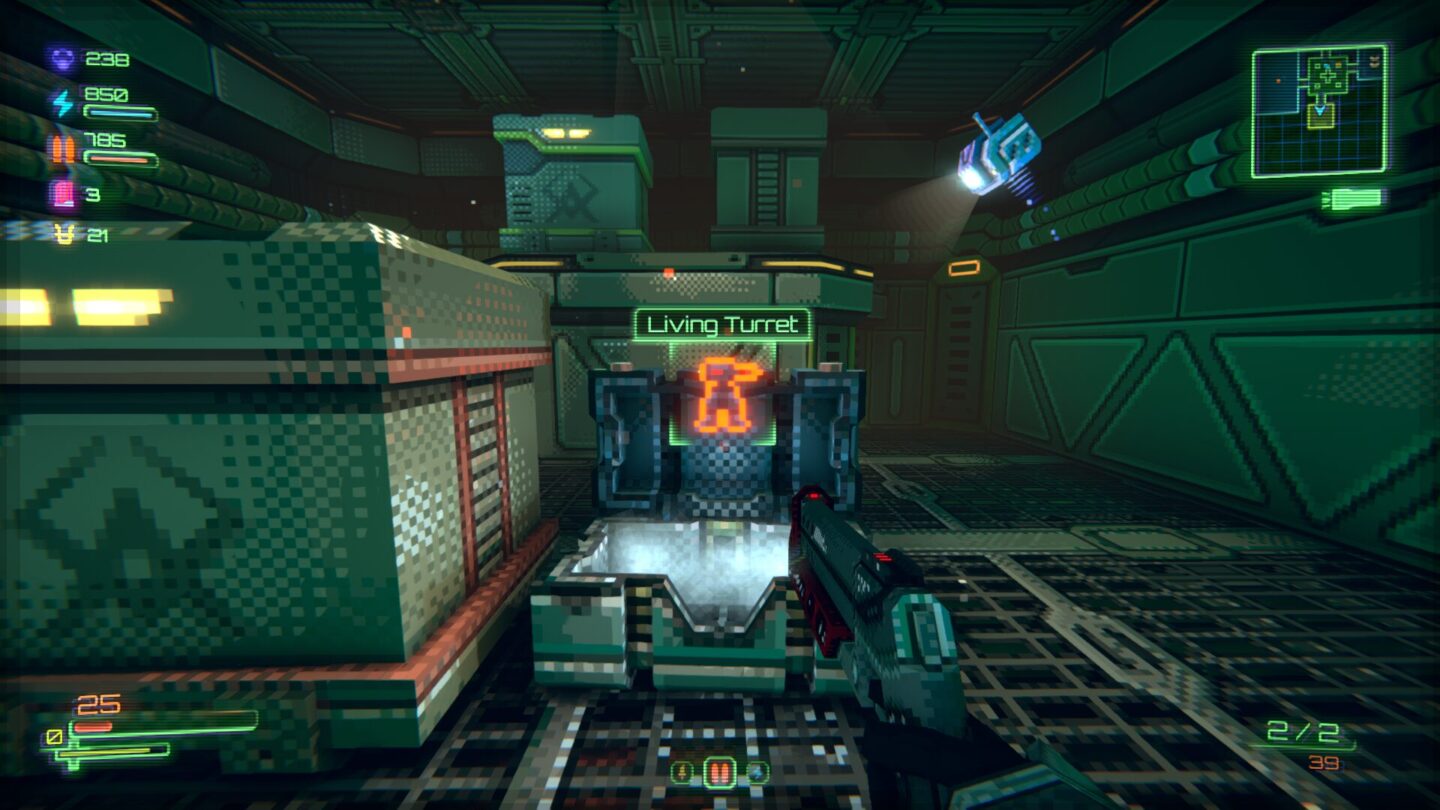The width and height of the screenshot is (1440, 810).
Task: Toggle the highlighted orange armor status indicator
Action: 719,770
